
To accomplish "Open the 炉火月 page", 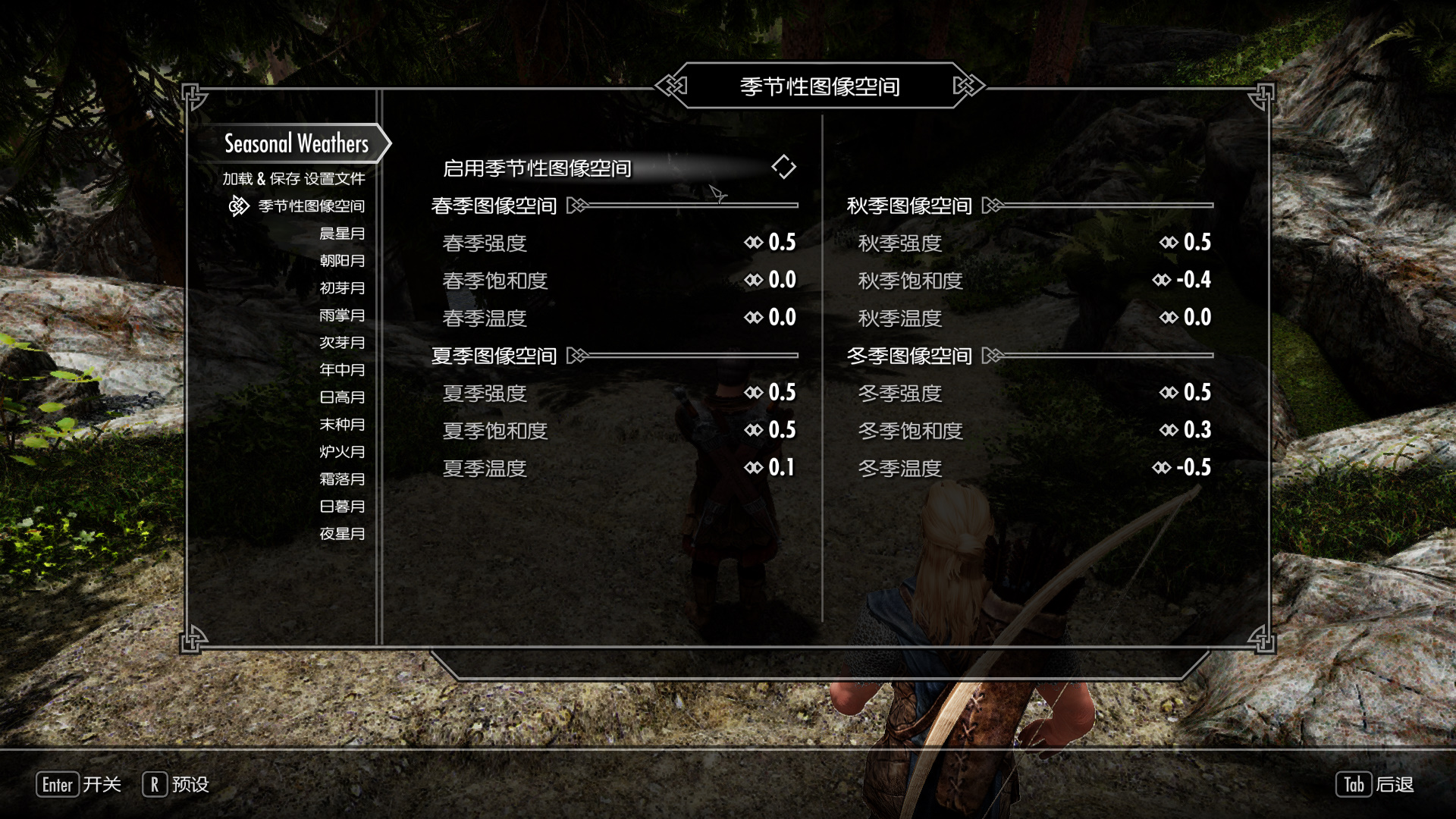I will (342, 452).
